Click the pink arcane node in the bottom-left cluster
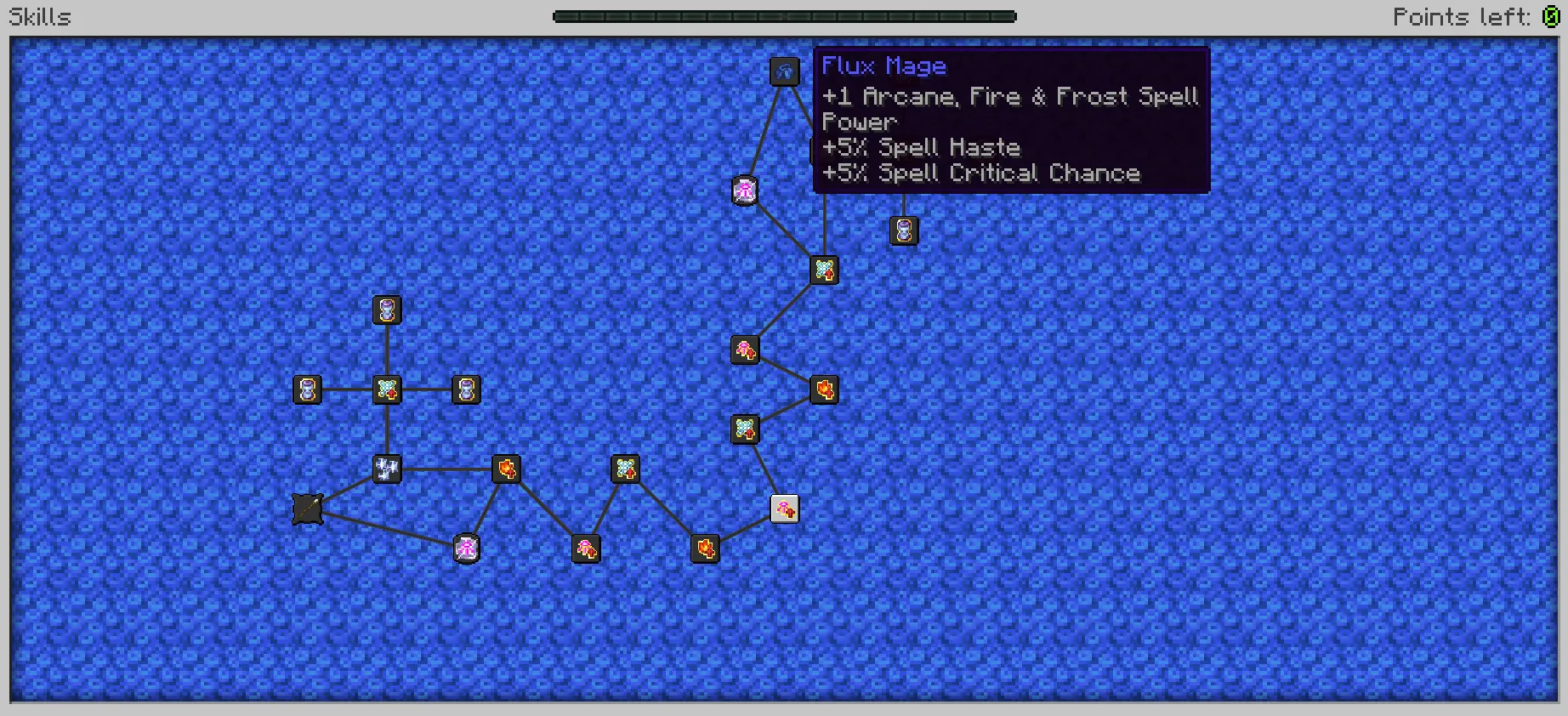Viewport: 1568px width, 716px height. pyautogui.click(x=465, y=548)
